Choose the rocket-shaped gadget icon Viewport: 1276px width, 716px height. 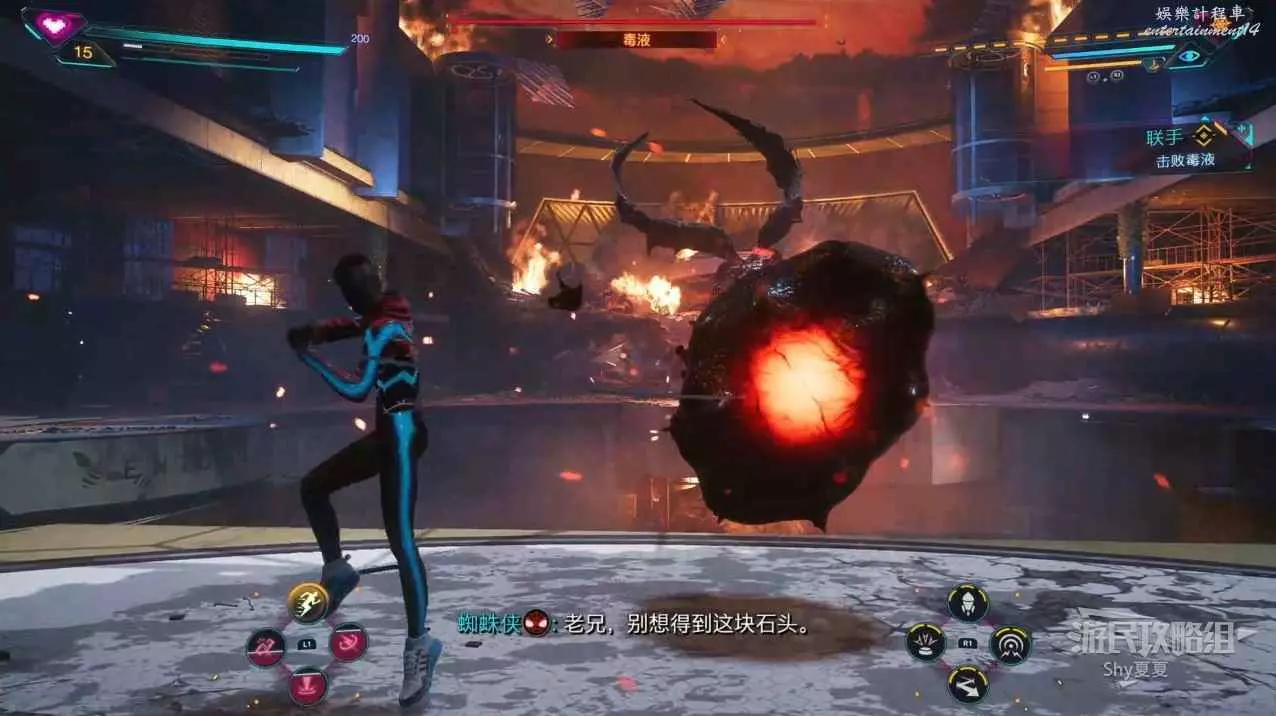968,603
